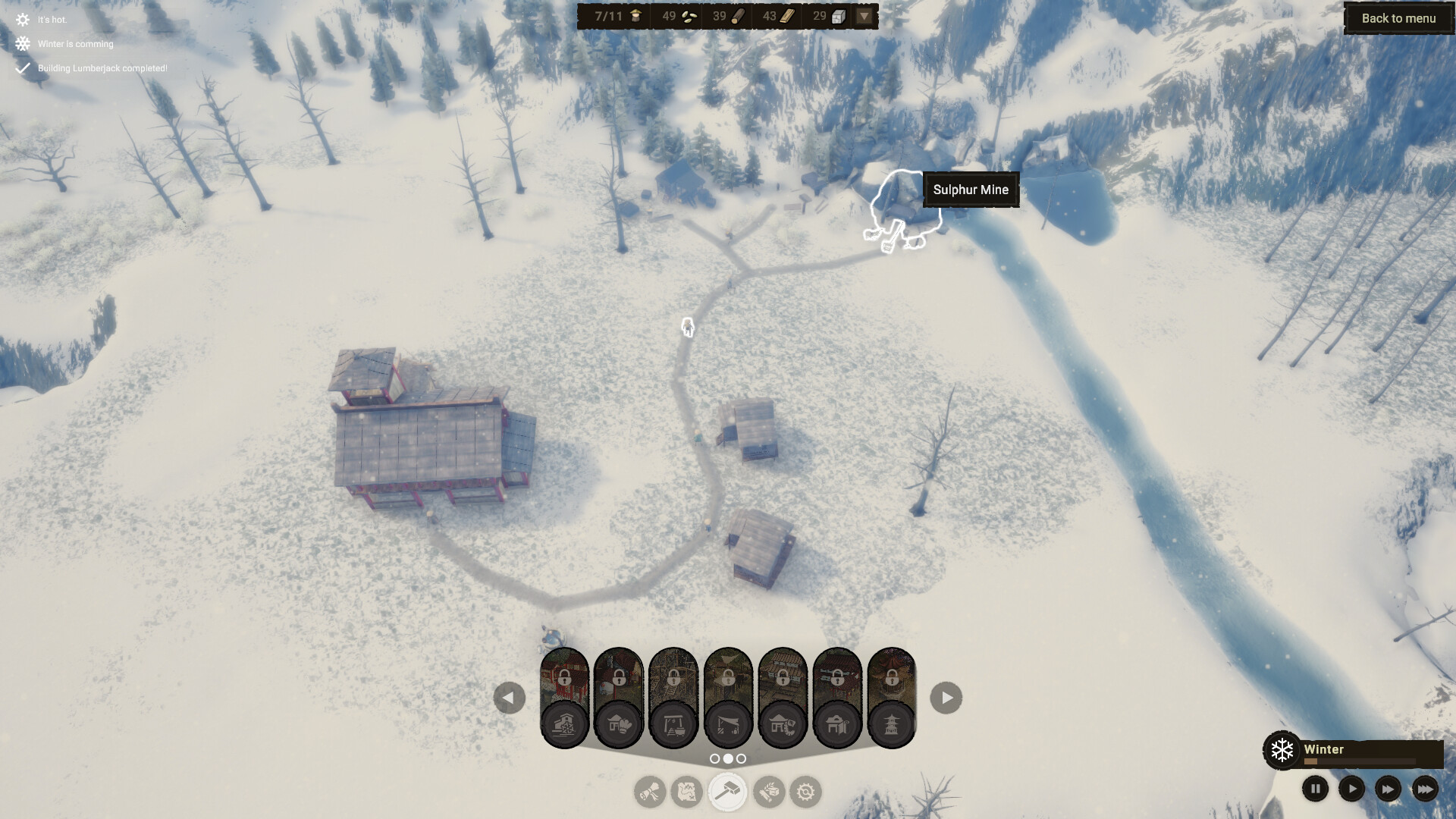This screenshot has height=819, width=1456.
Task: Show next building page with right arrow
Action: 945,697
